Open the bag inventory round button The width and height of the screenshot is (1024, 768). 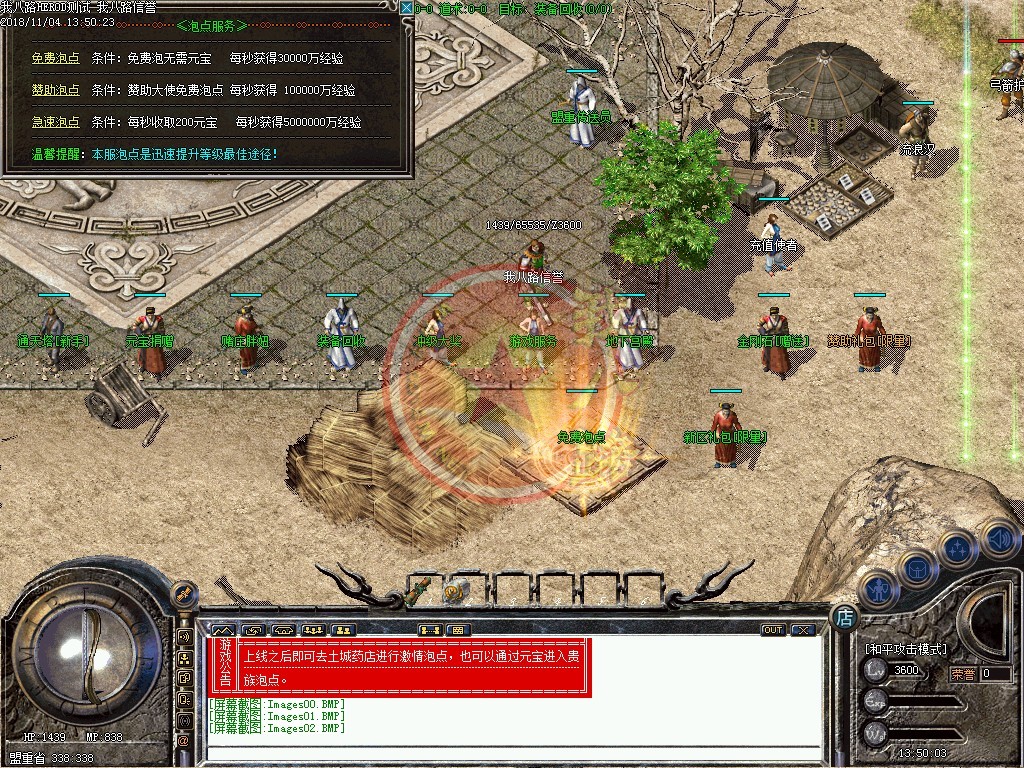[917, 569]
